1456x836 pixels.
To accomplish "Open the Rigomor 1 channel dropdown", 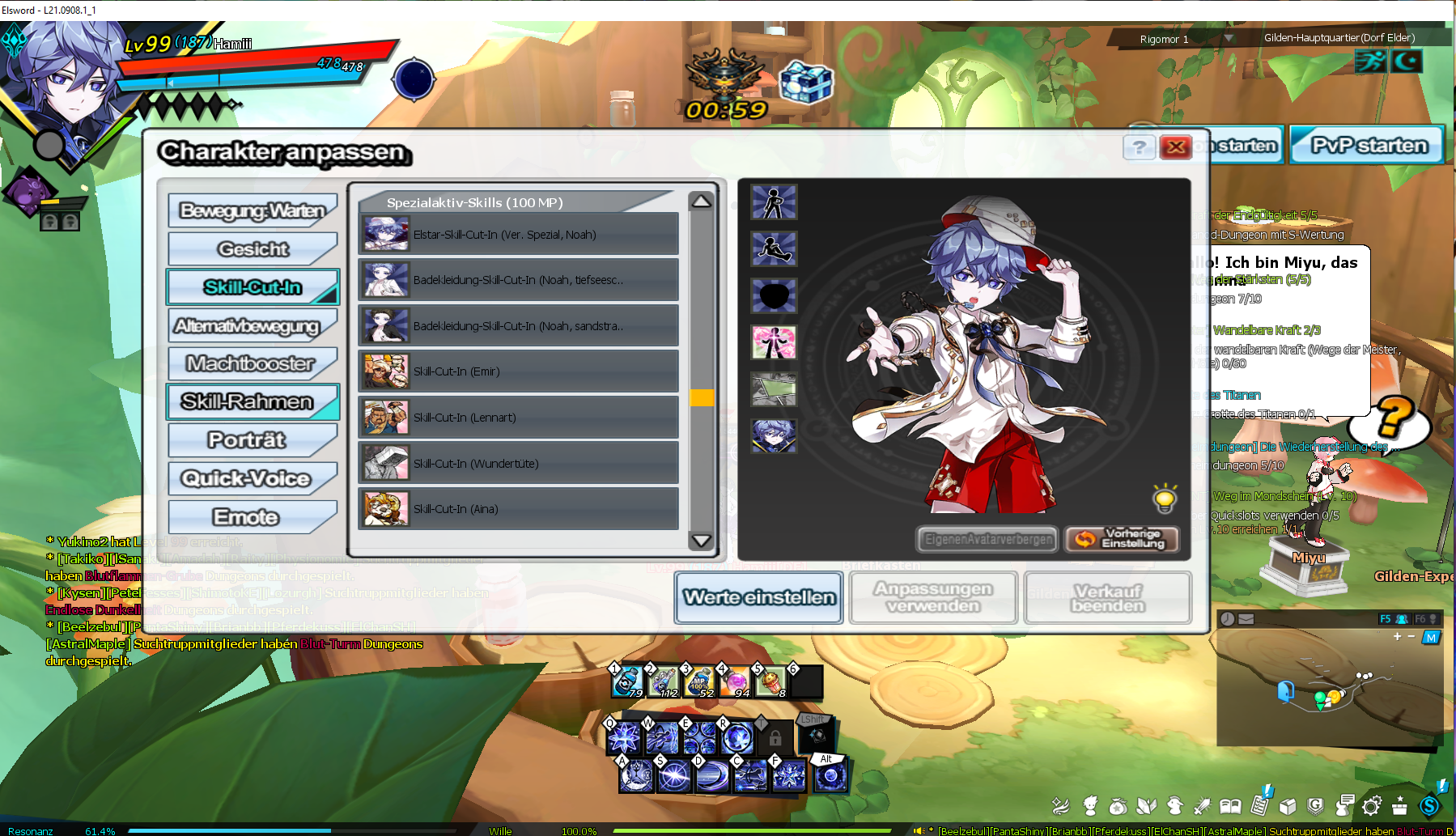I will click(x=1228, y=39).
